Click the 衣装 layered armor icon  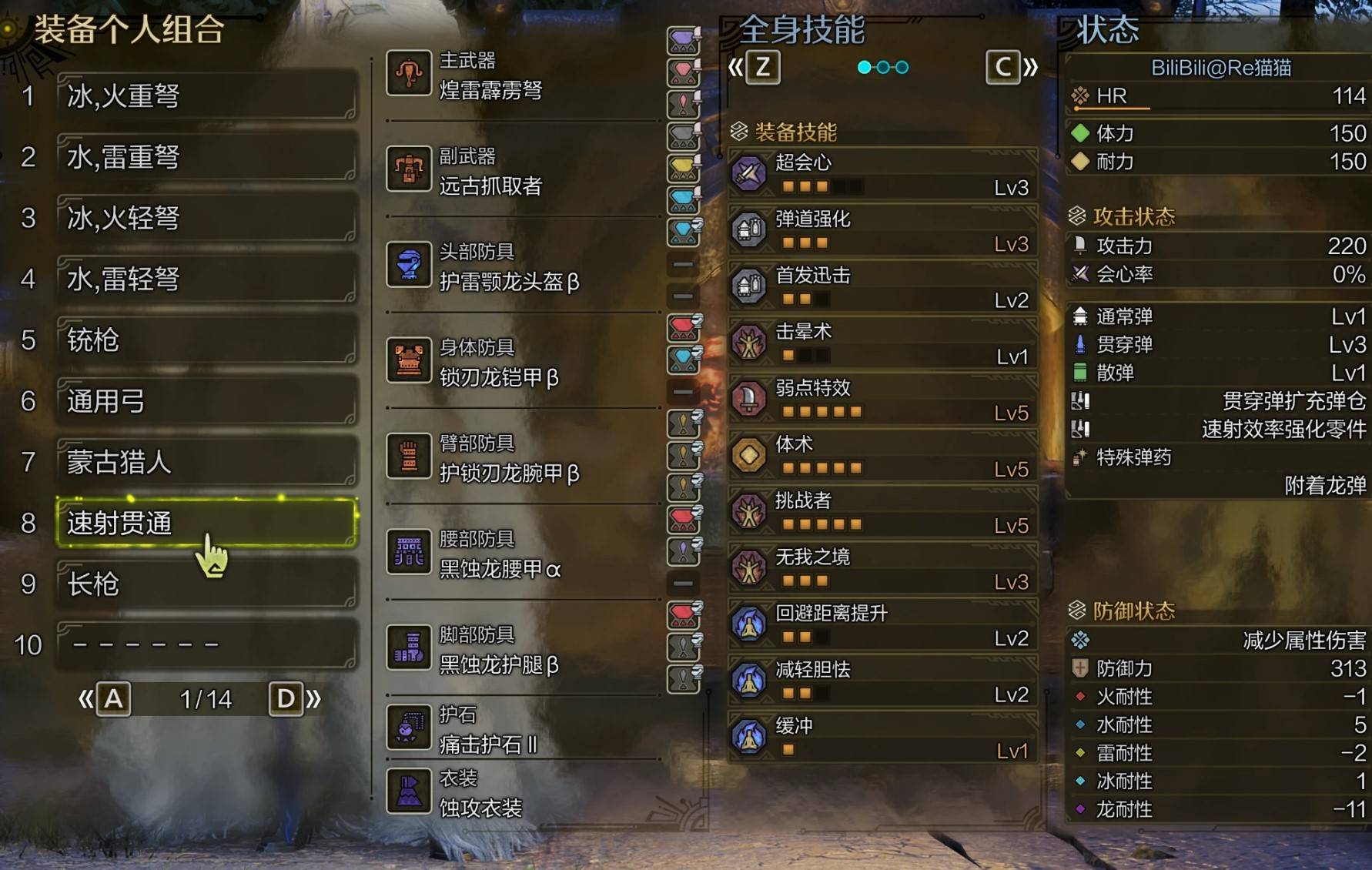[x=409, y=791]
